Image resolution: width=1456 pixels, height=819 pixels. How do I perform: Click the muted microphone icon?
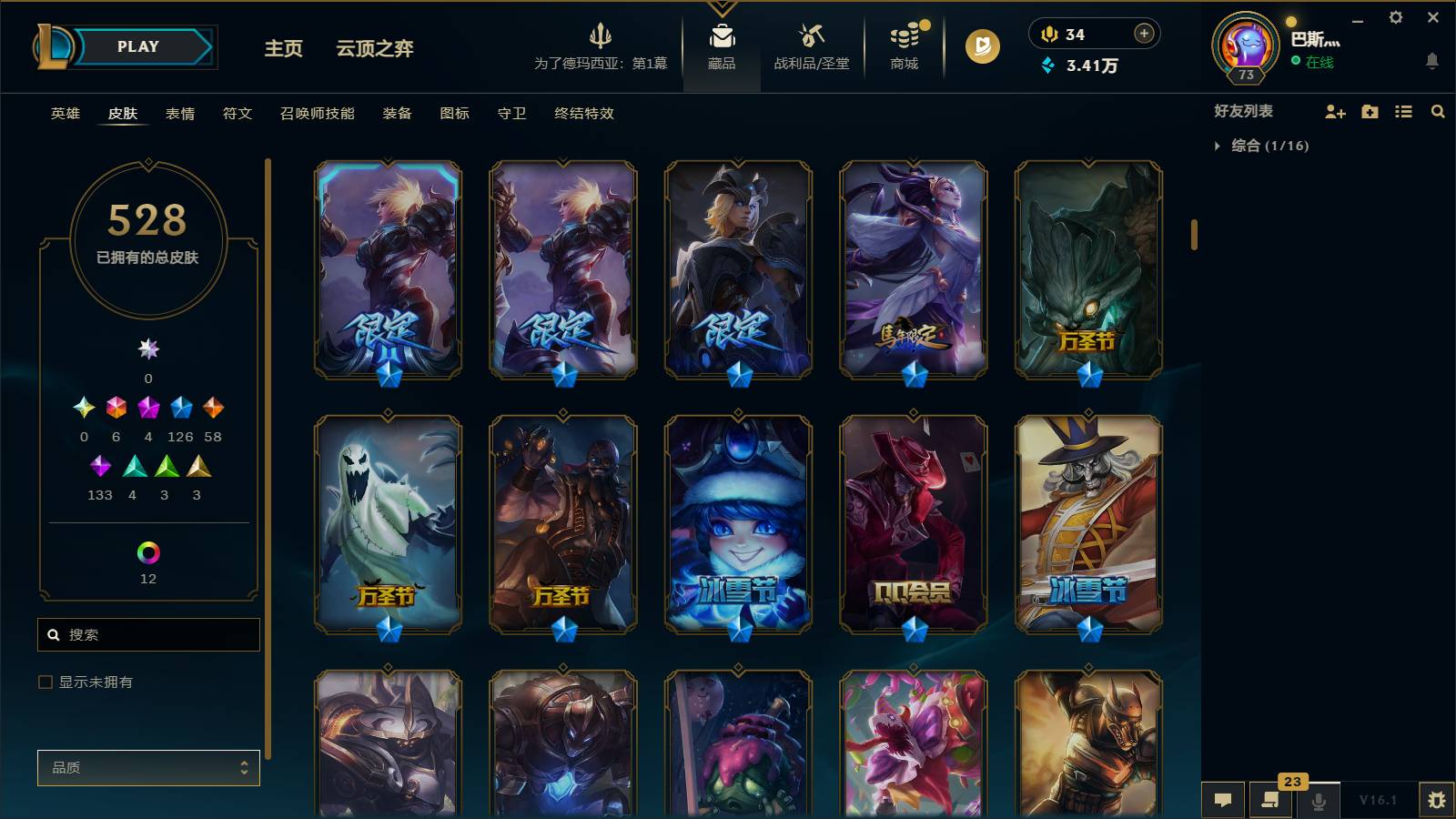tap(1318, 801)
